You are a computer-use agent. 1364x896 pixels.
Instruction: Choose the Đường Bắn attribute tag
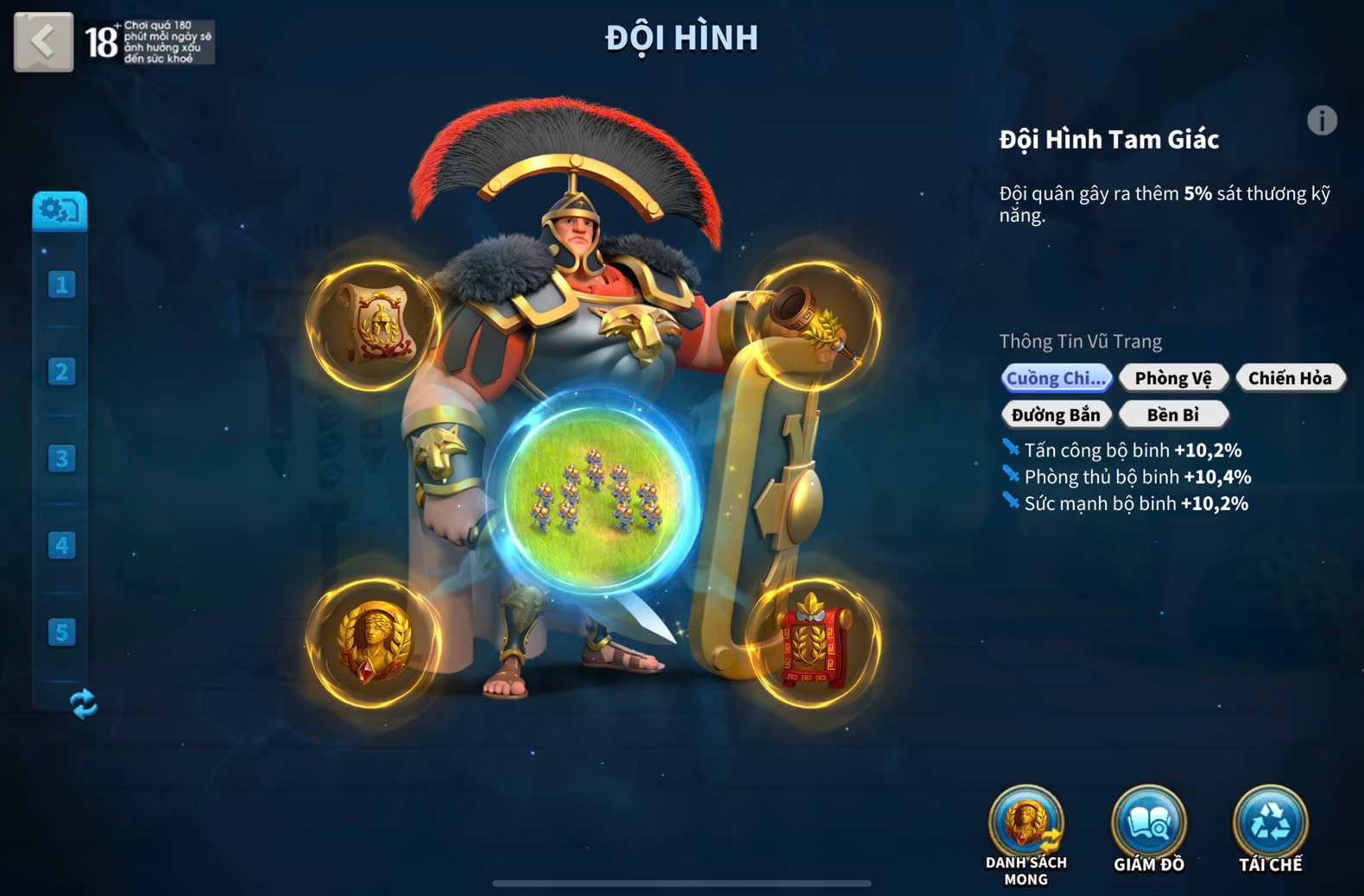(1055, 415)
